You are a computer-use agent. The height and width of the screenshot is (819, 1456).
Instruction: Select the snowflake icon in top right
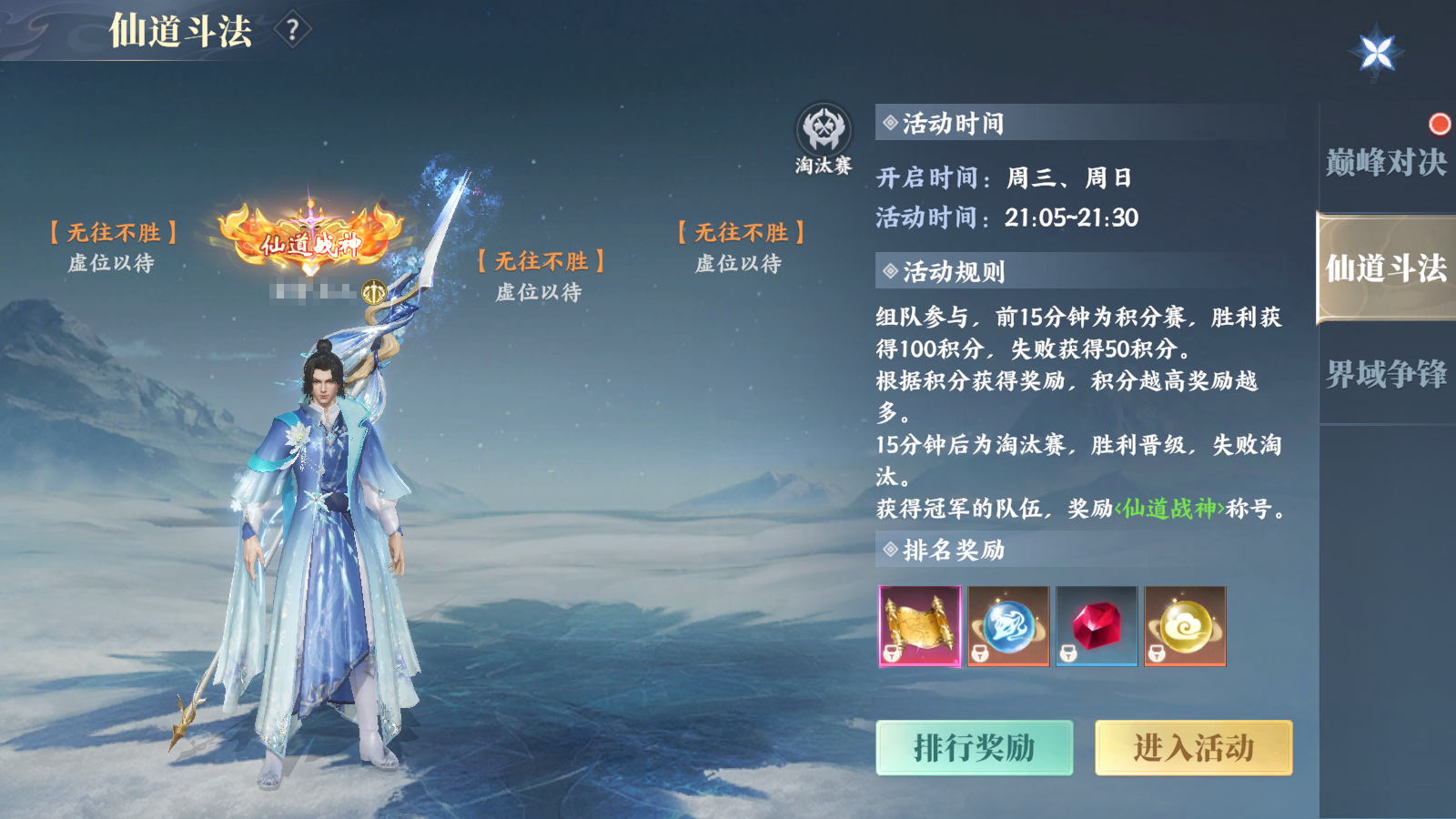pos(1378,50)
